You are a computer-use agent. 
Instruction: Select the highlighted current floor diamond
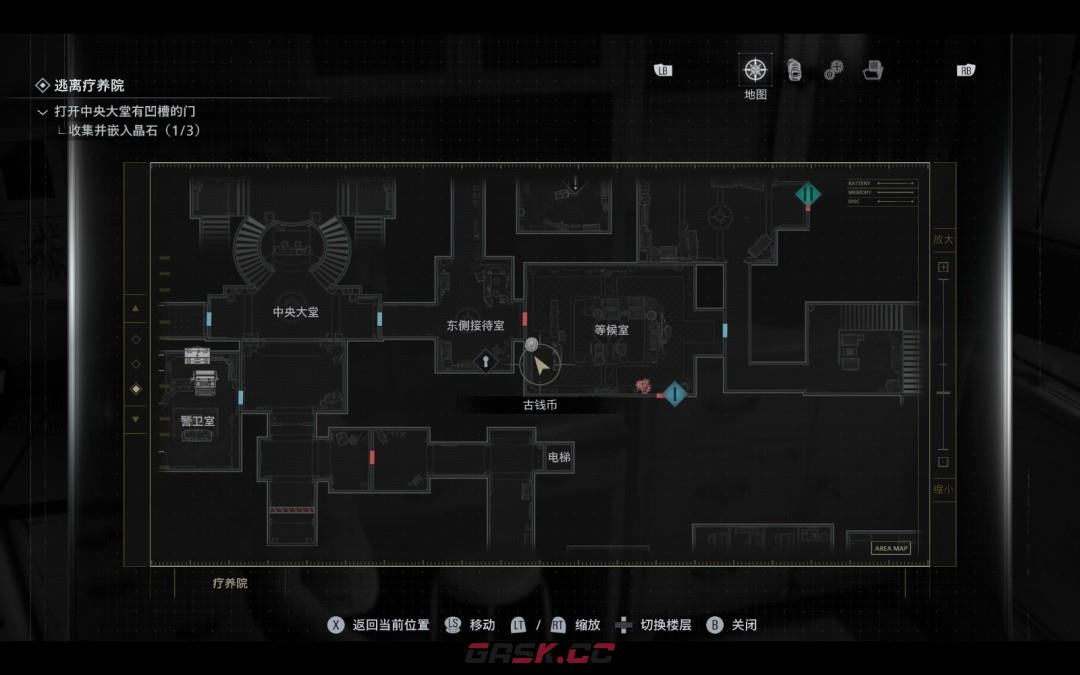(x=136, y=388)
